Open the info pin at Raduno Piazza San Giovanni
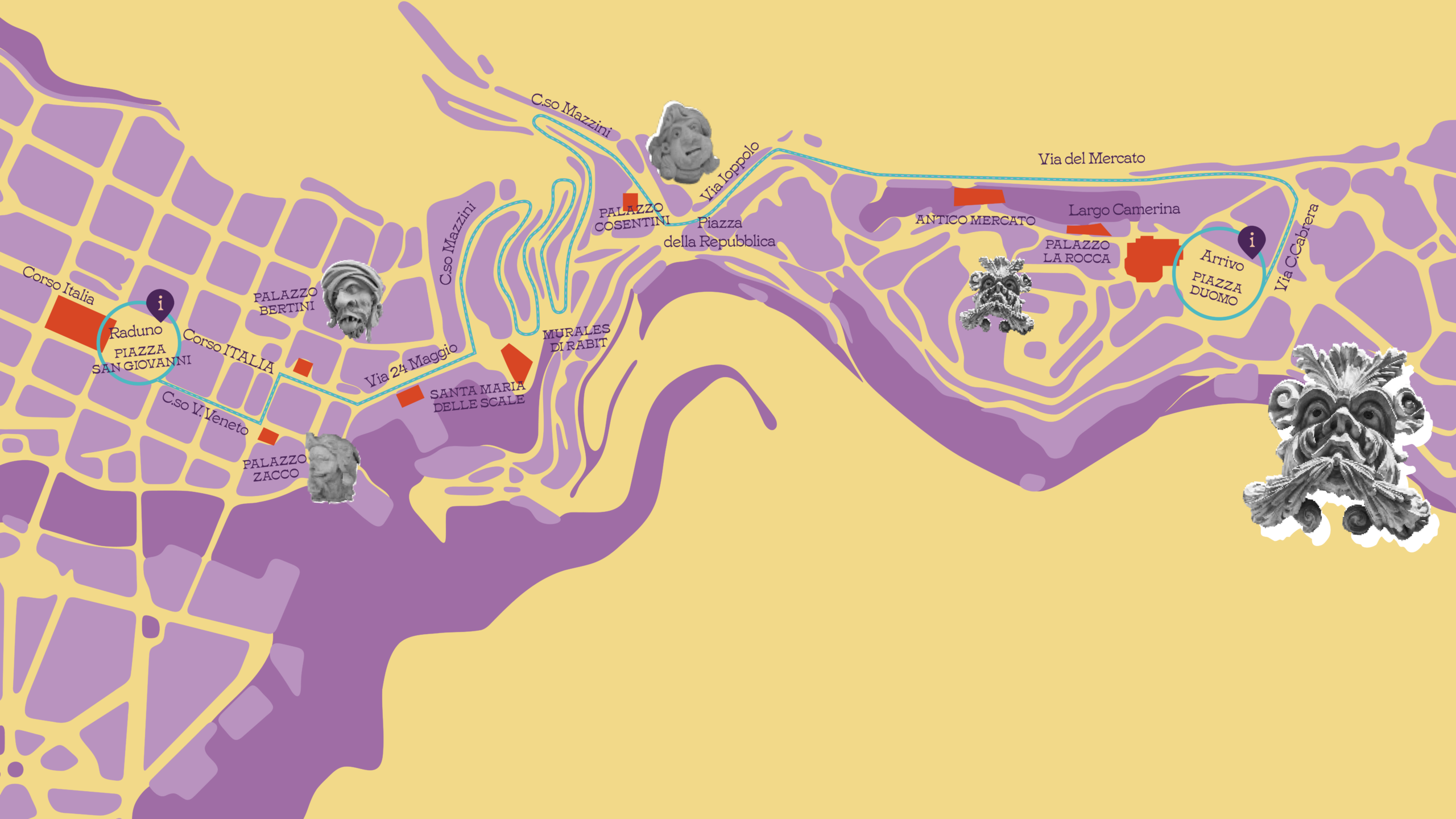 (160, 303)
